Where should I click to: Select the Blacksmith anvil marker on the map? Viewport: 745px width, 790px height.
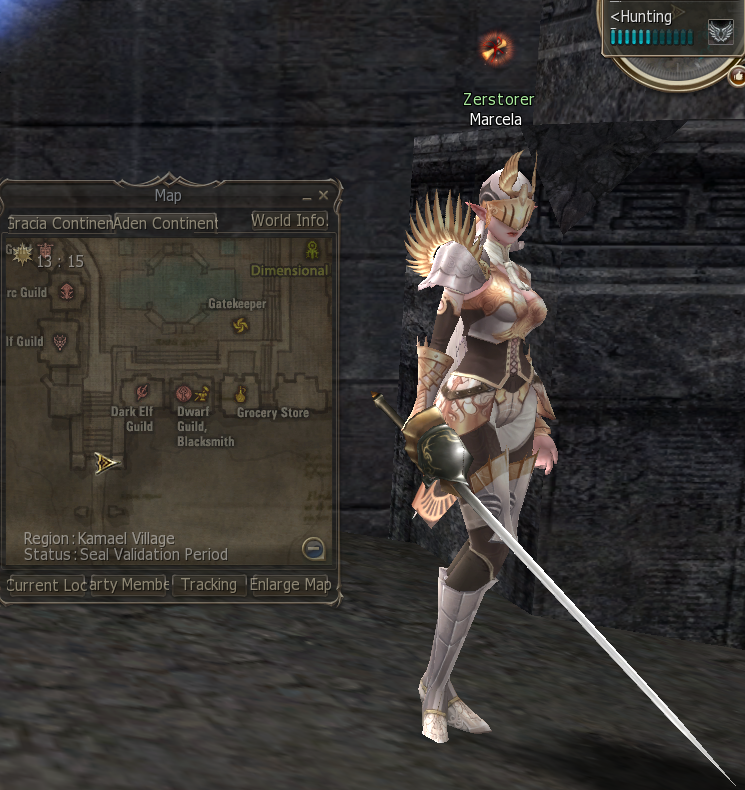point(201,393)
